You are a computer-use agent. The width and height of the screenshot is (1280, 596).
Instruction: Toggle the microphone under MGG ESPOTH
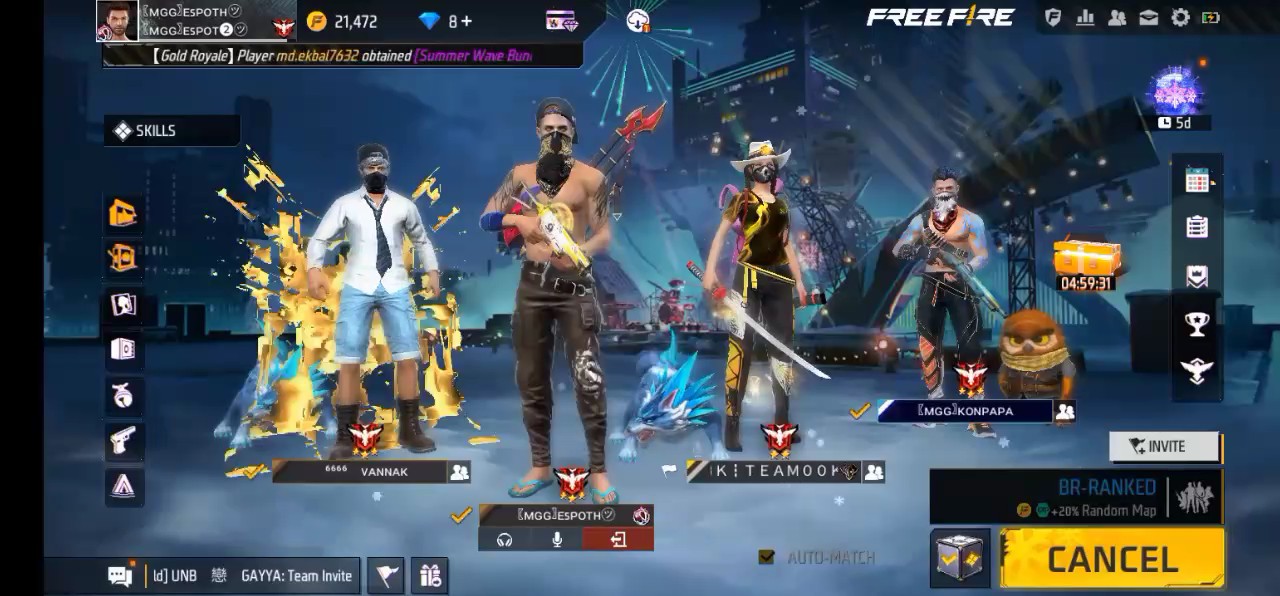(x=557, y=540)
